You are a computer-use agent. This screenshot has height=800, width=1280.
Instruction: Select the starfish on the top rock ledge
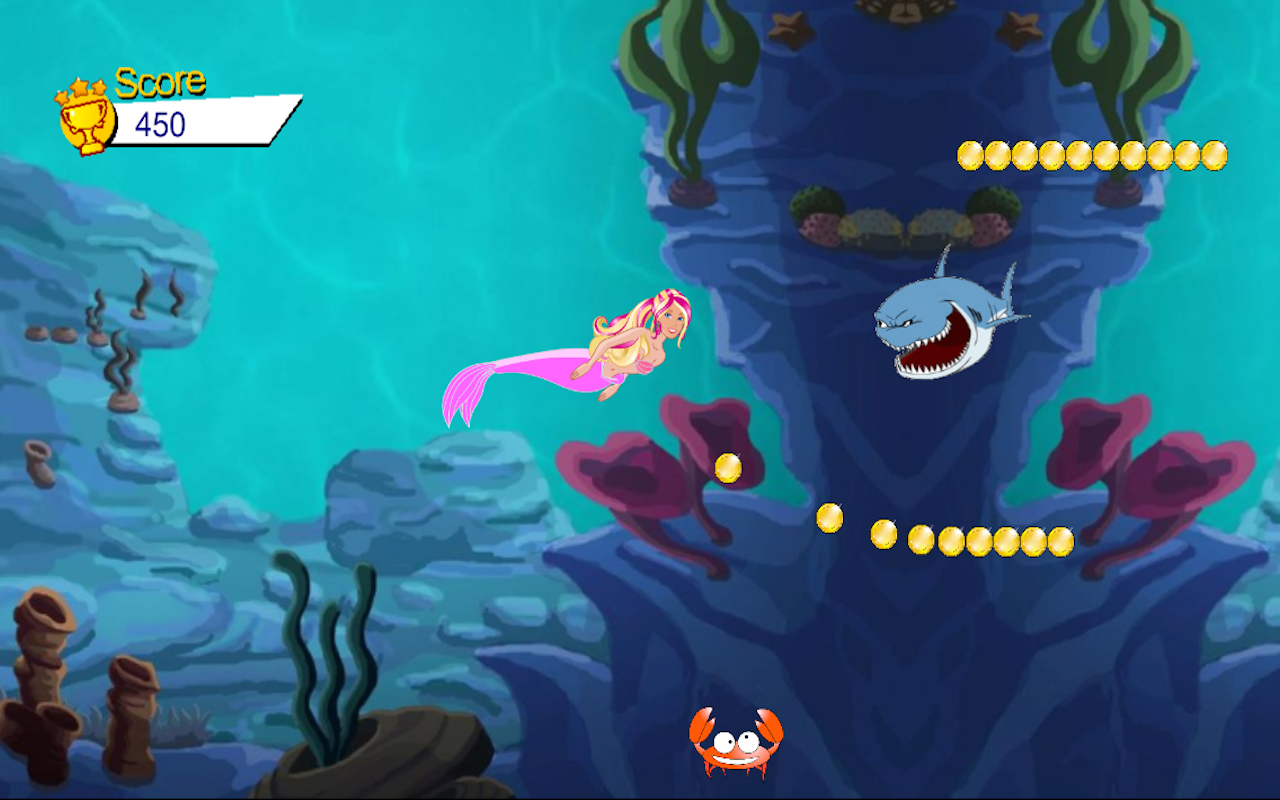(790, 32)
